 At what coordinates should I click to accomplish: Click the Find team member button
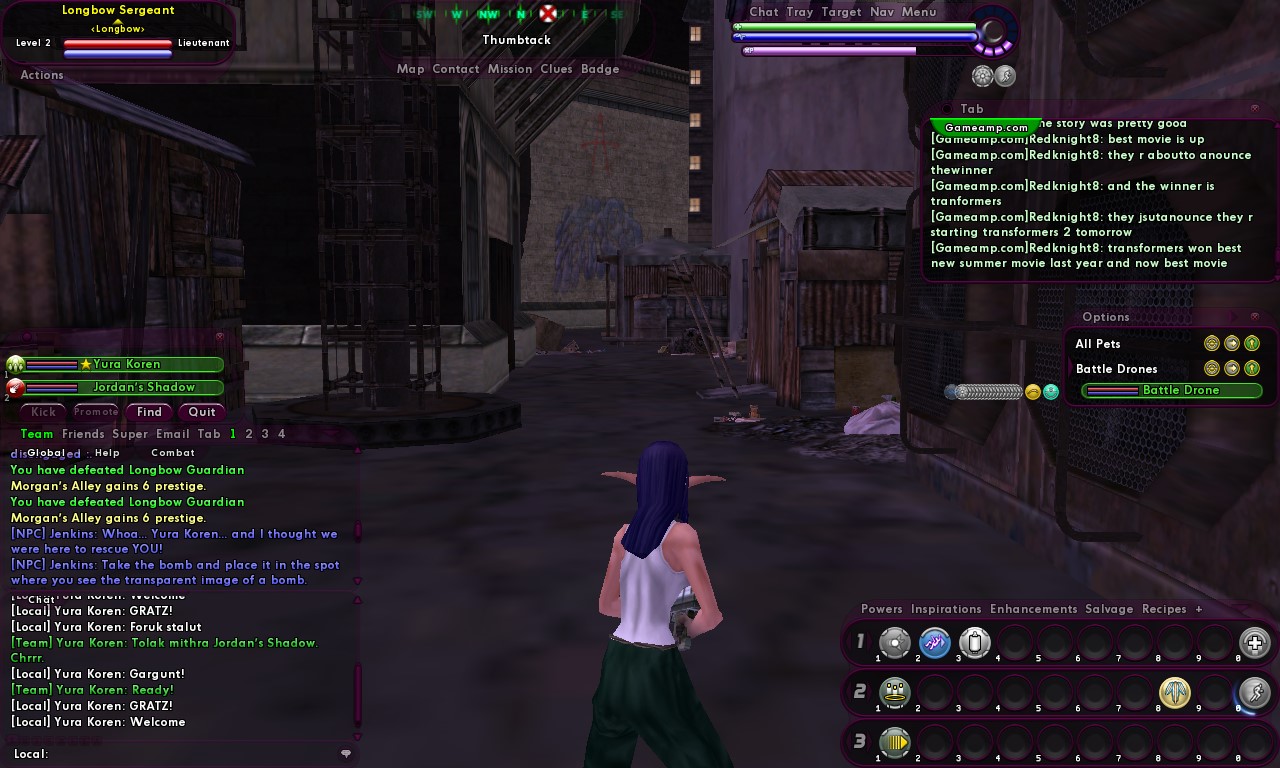pos(149,412)
